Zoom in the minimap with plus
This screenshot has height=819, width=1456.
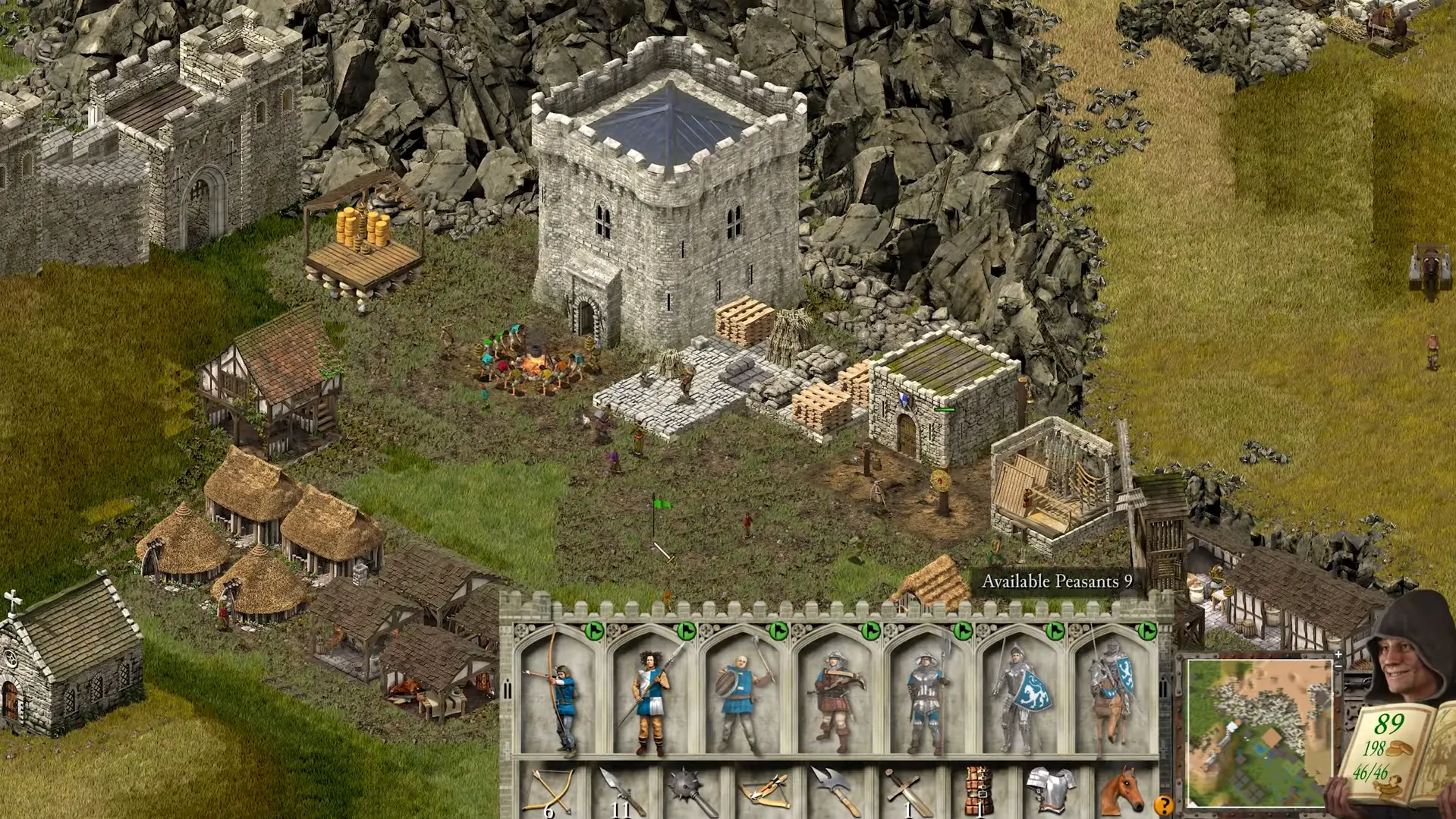tap(1338, 654)
